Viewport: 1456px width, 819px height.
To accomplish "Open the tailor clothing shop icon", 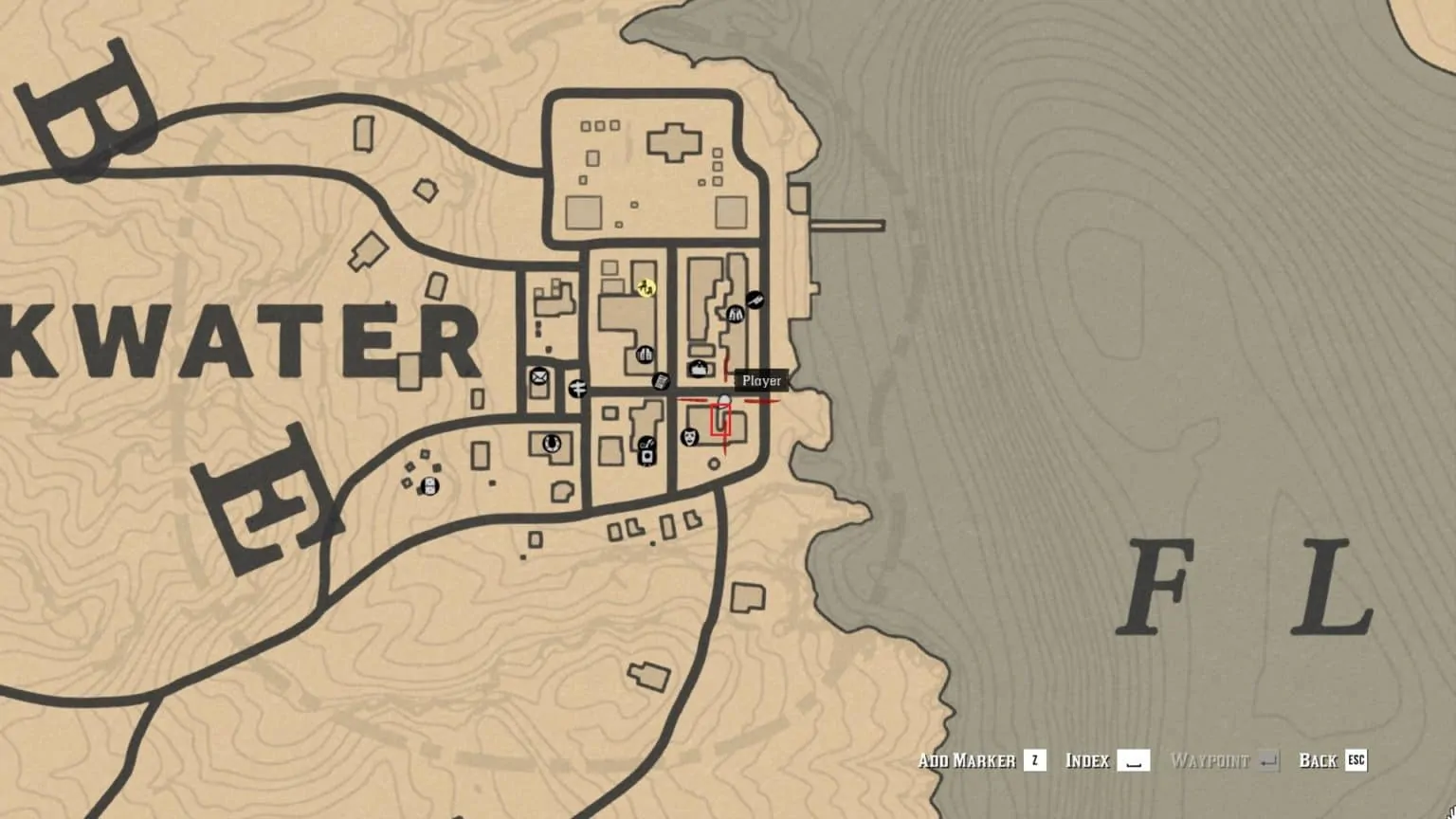I will [737, 315].
